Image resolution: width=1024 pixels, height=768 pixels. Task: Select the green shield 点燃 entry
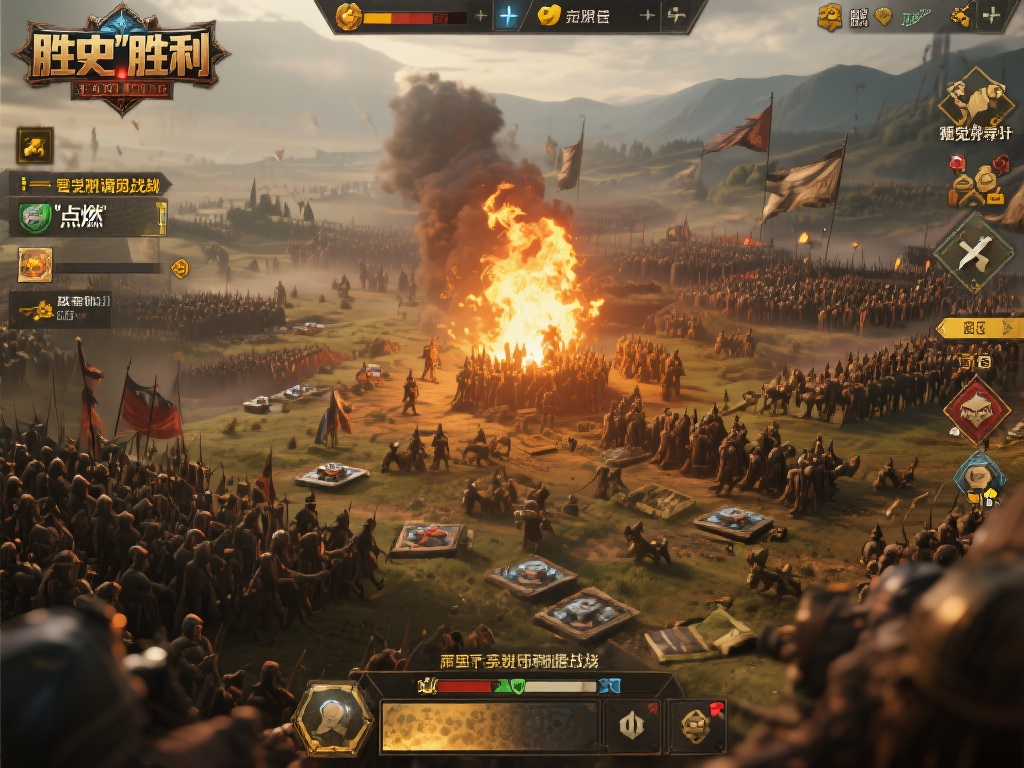88,217
